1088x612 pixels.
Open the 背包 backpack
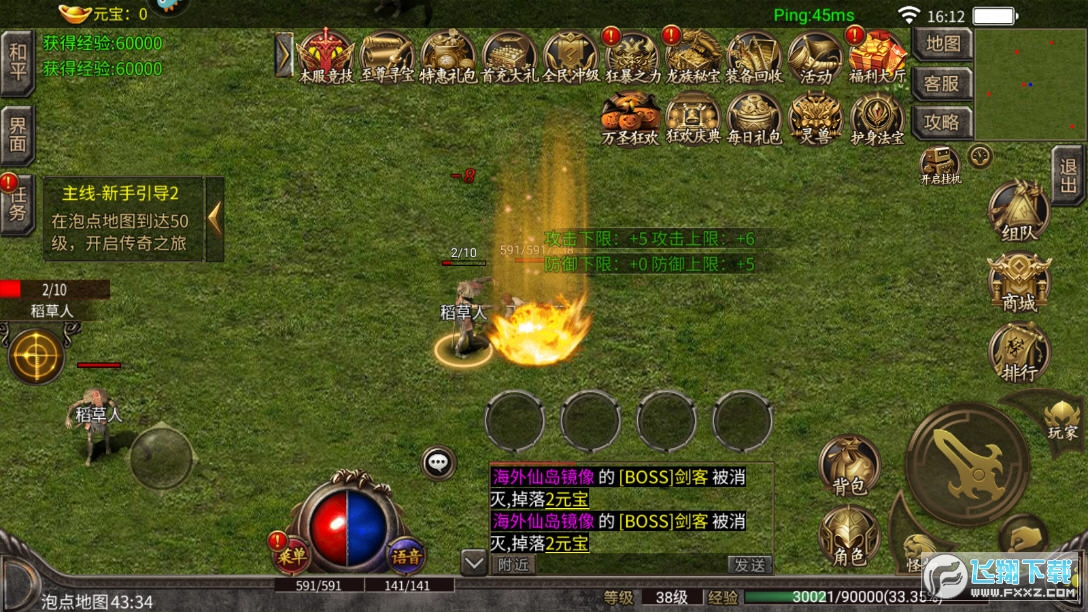849,466
